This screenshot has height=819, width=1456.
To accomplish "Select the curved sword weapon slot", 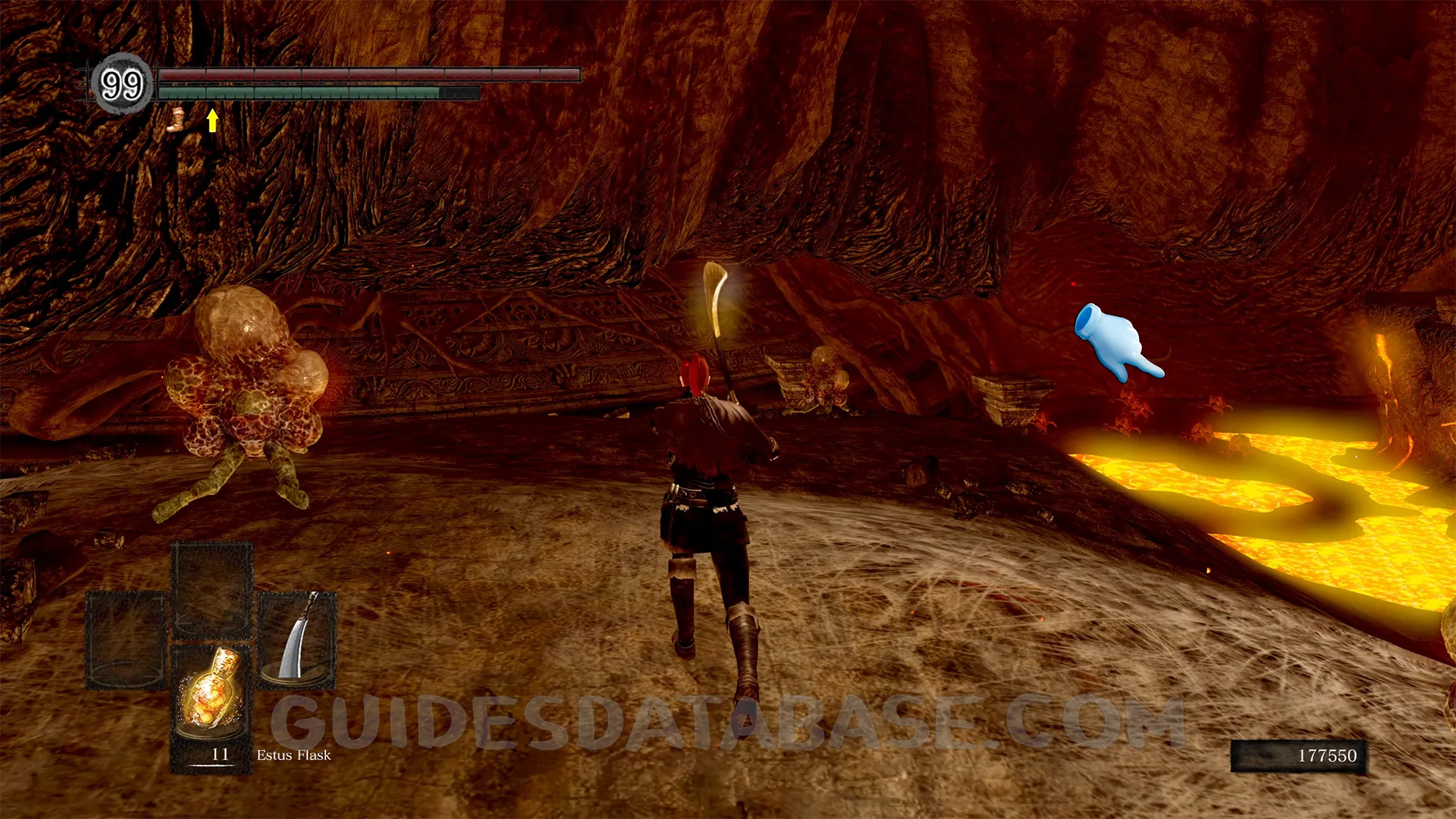I will coord(297,641).
